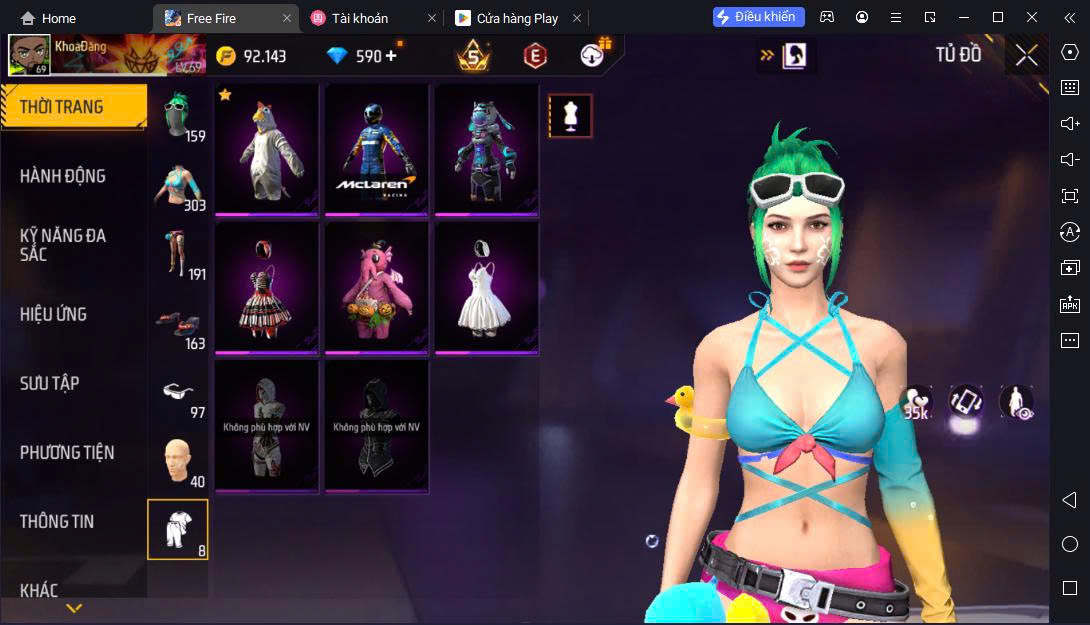
Task: Choose the sunglasses accessory category
Action: tap(178, 392)
